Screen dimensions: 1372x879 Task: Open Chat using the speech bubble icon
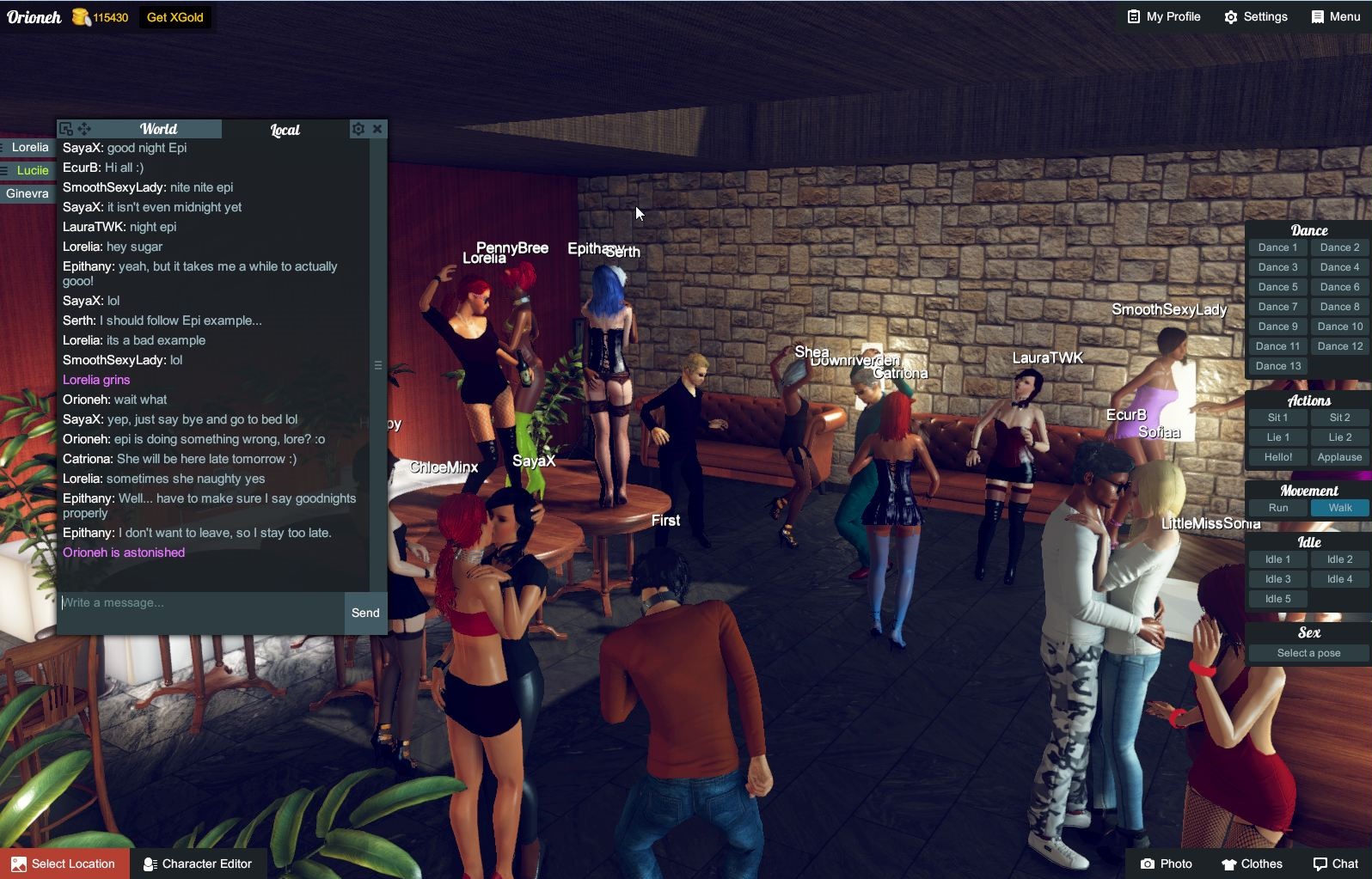(x=1319, y=864)
